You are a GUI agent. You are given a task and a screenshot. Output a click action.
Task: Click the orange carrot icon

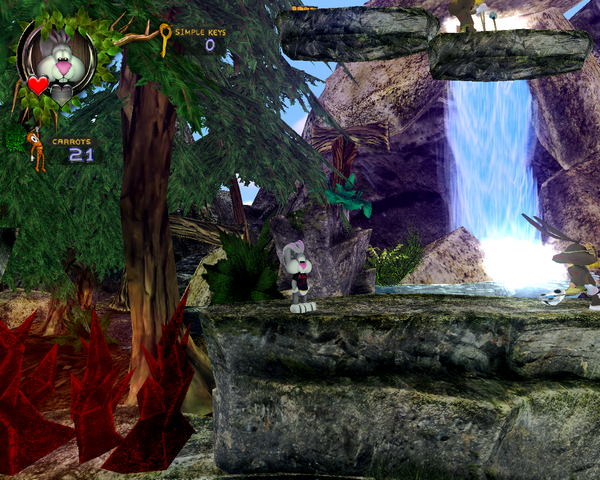tap(35, 148)
